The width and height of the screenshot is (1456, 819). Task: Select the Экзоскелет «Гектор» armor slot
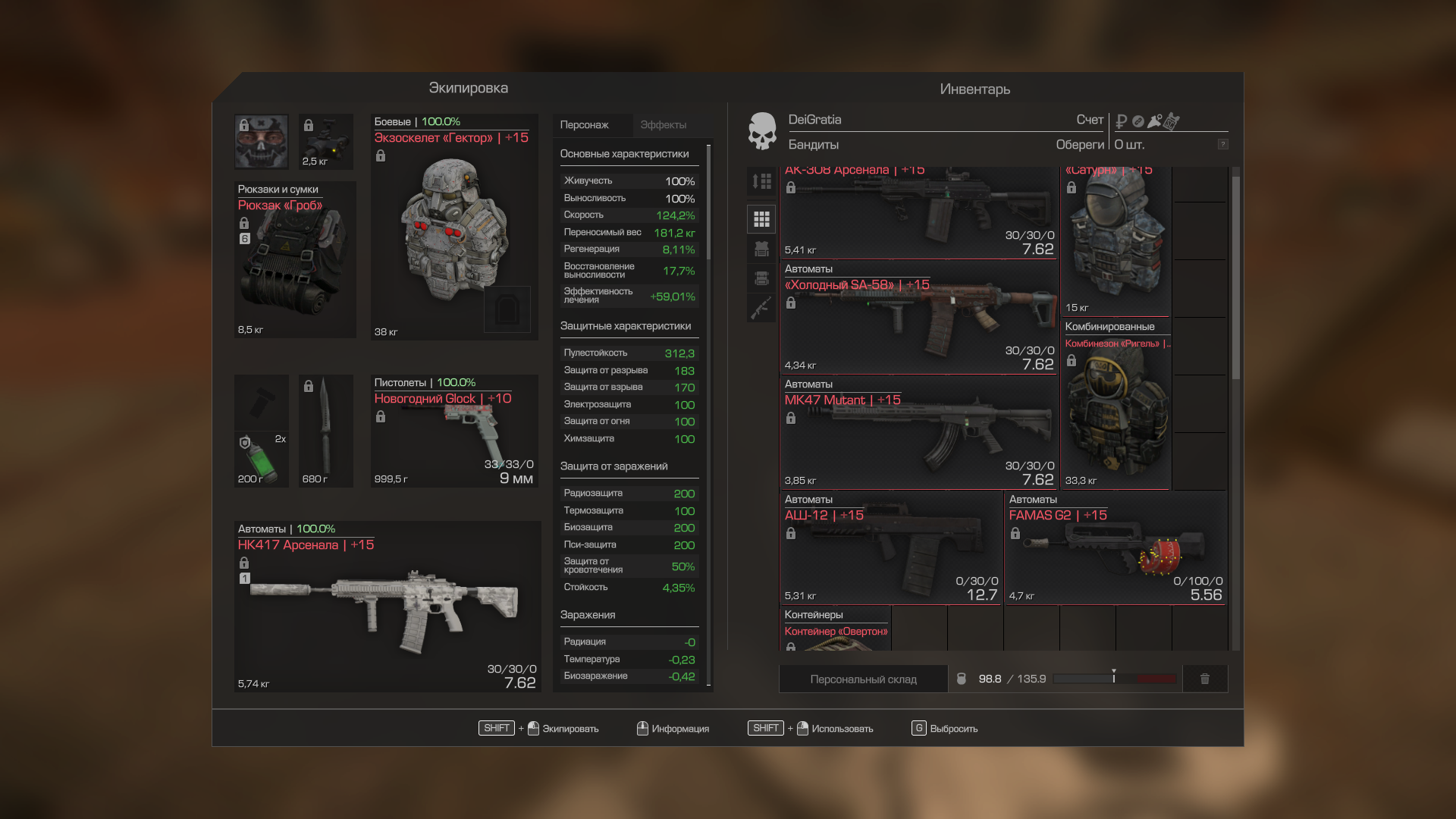click(x=453, y=227)
